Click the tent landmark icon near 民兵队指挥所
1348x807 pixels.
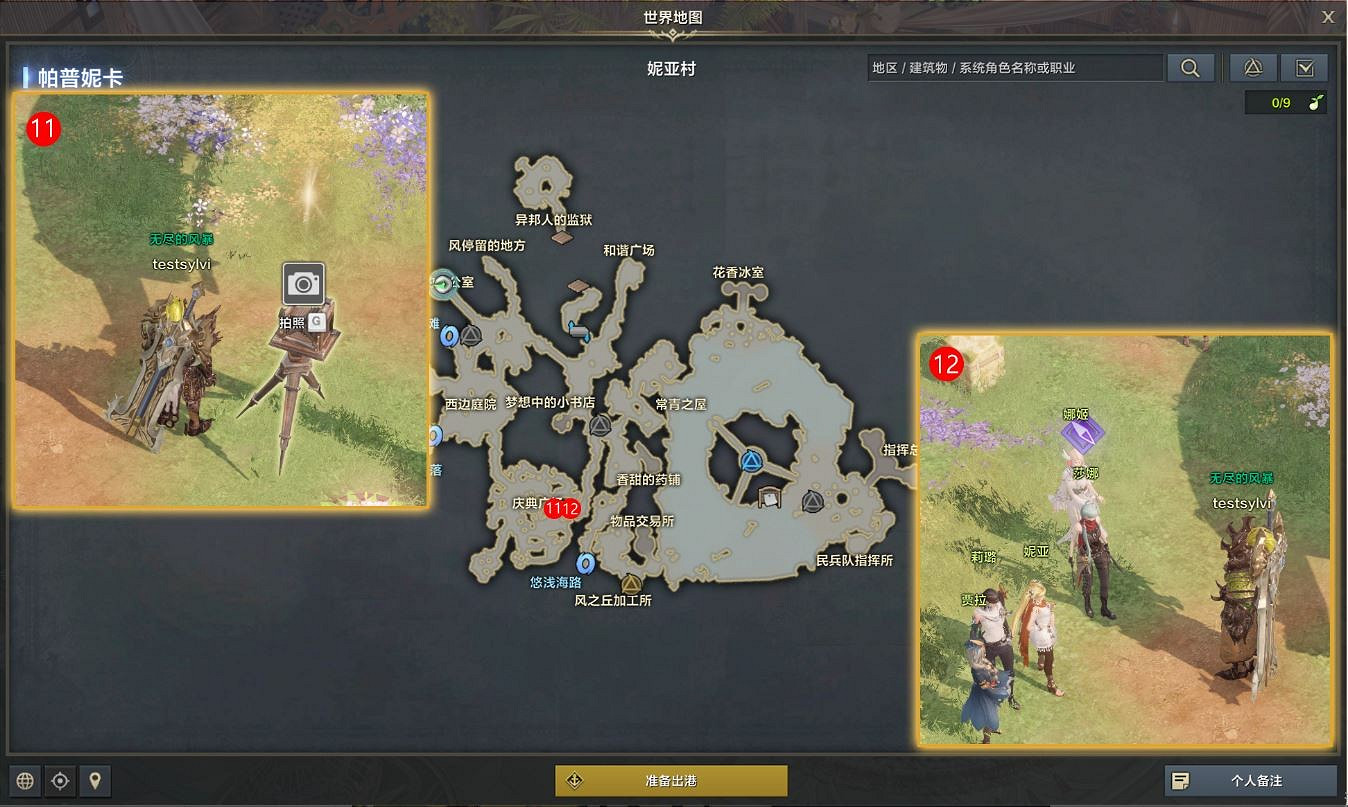coord(769,499)
